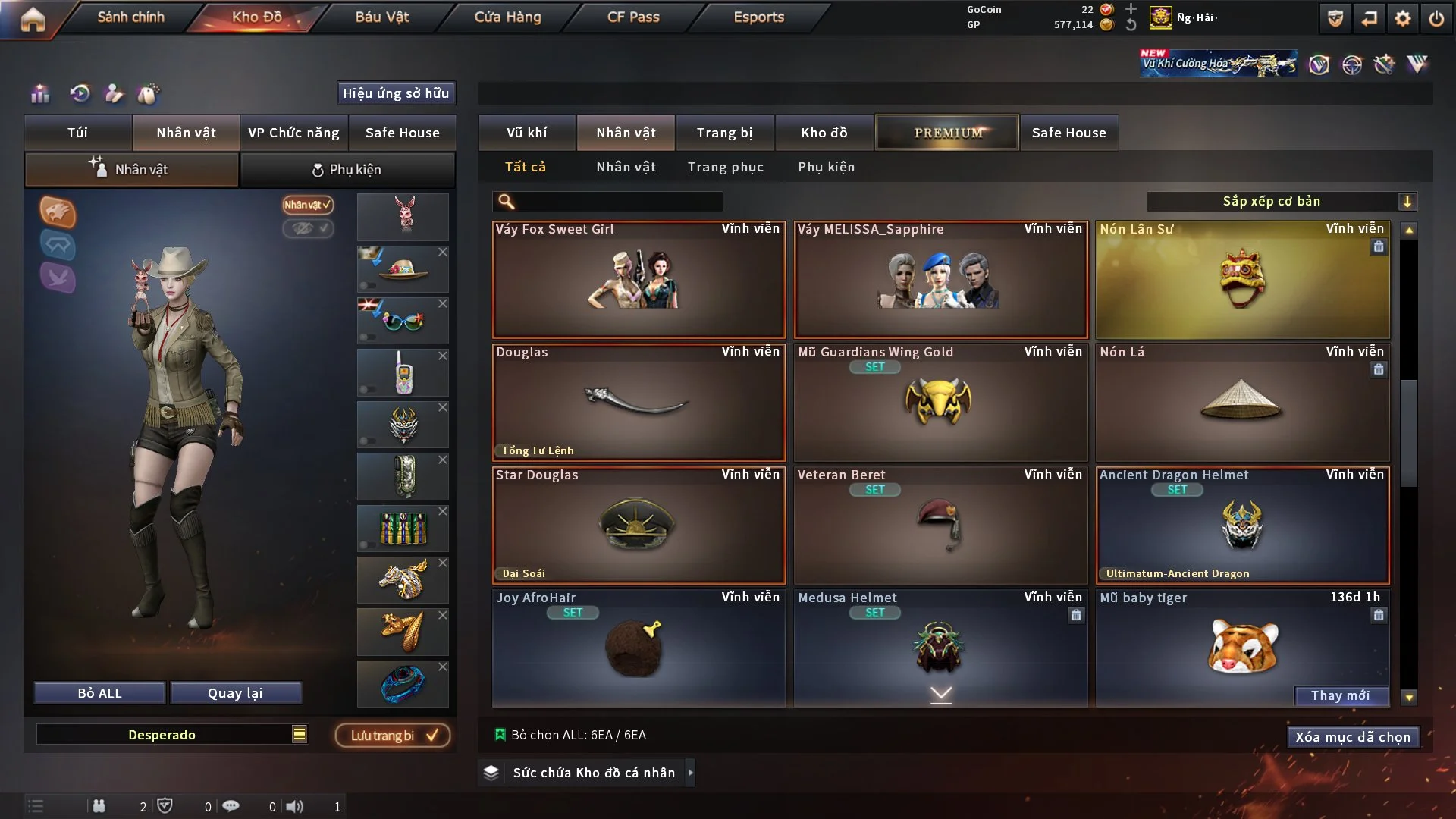Select the PREMIUM inventory tab
Image resolution: width=1456 pixels, height=819 pixels.
coord(947,133)
